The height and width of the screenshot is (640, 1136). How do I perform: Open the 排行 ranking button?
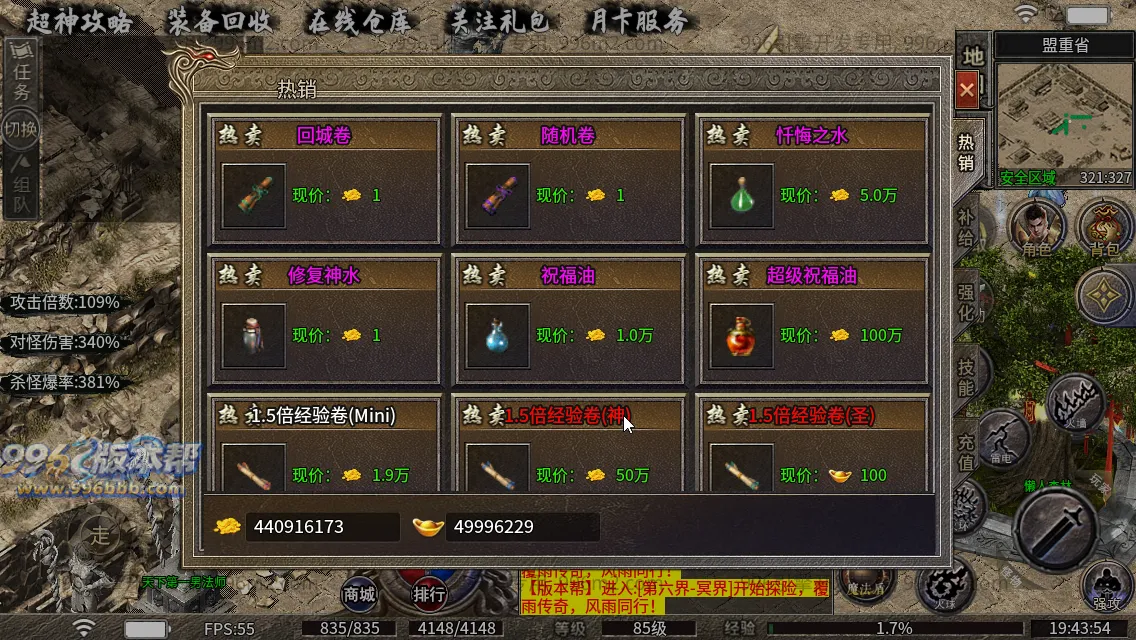pyautogui.click(x=429, y=594)
